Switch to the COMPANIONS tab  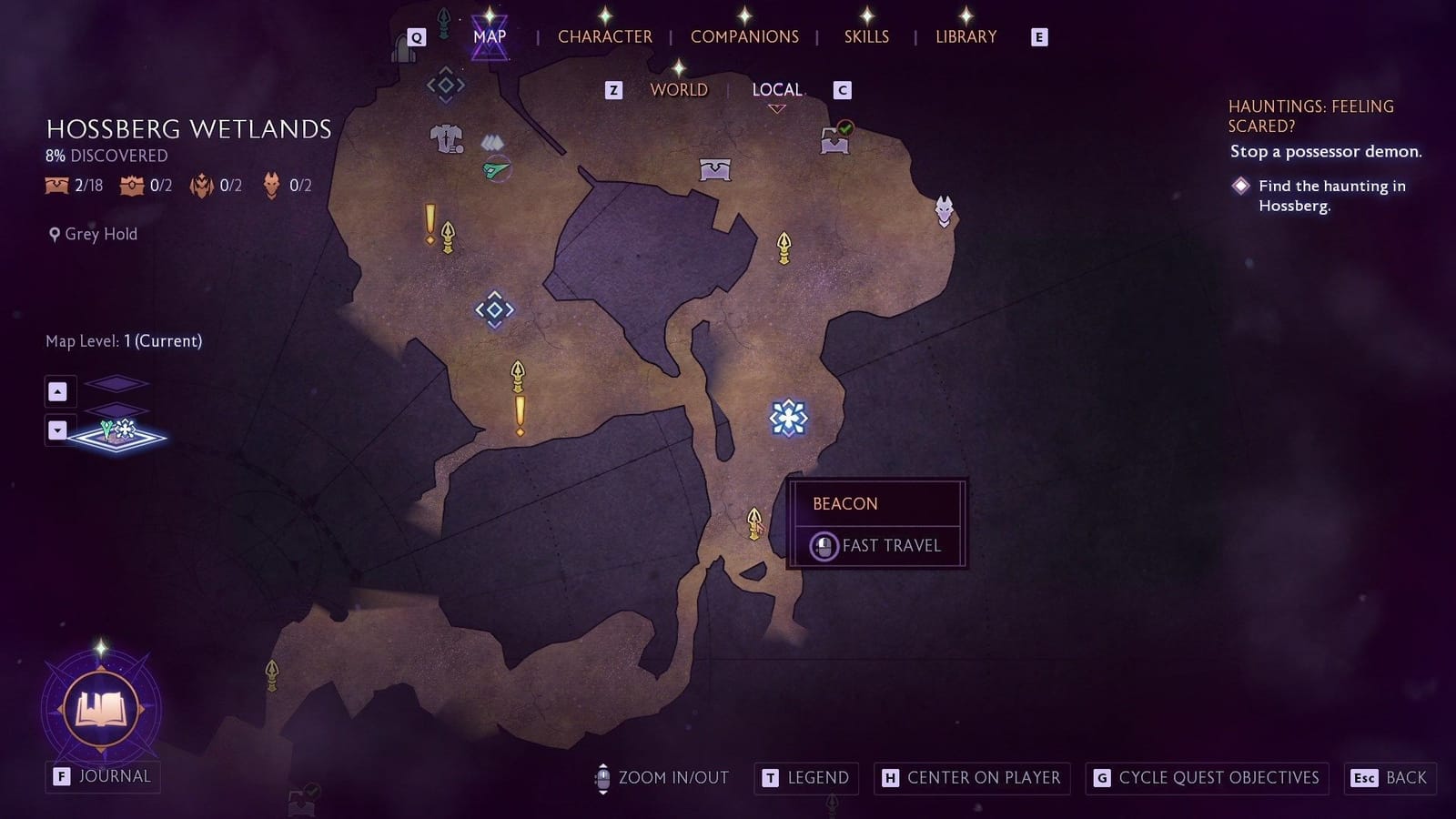click(x=744, y=36)
